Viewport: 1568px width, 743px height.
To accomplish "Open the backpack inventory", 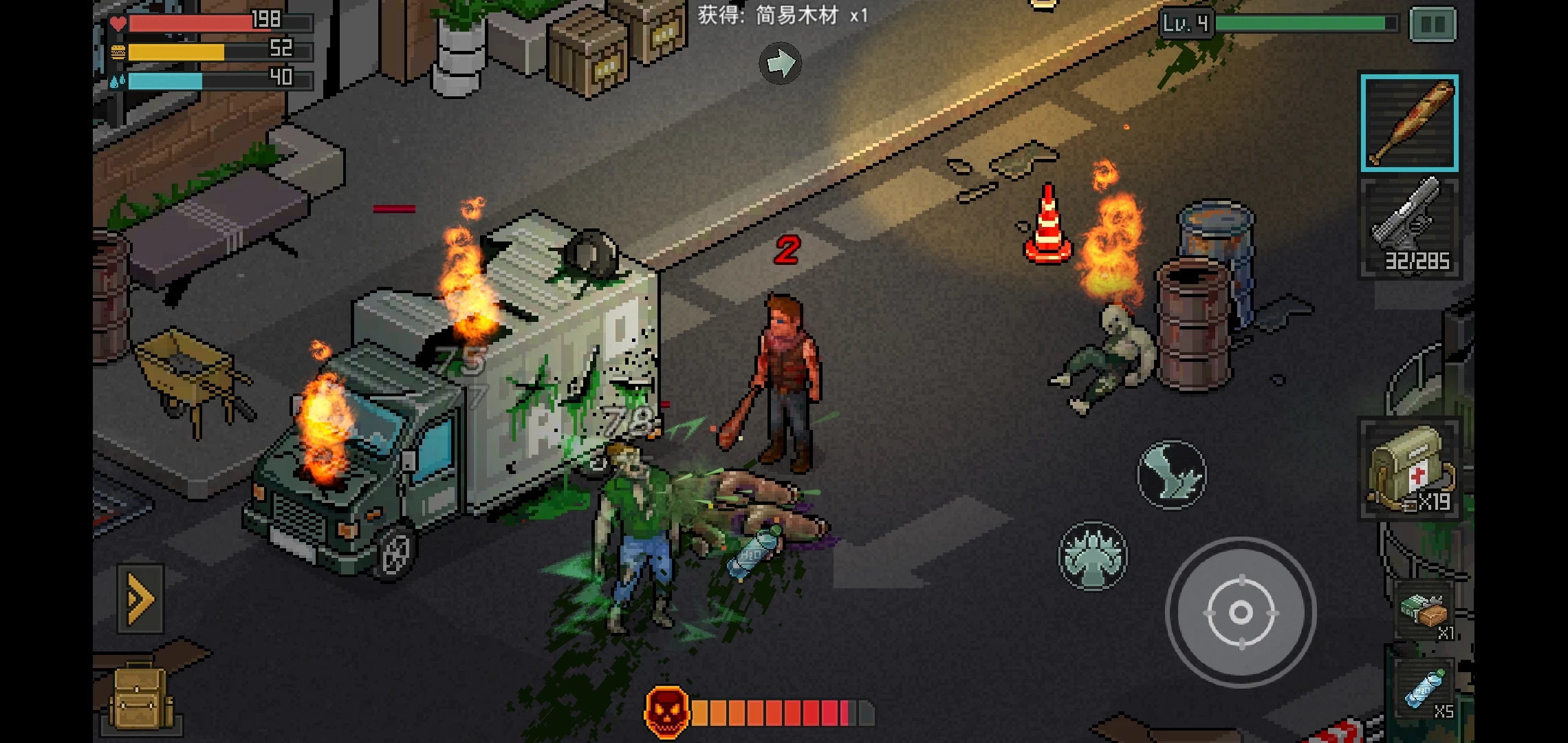I will tap(141, 698).
